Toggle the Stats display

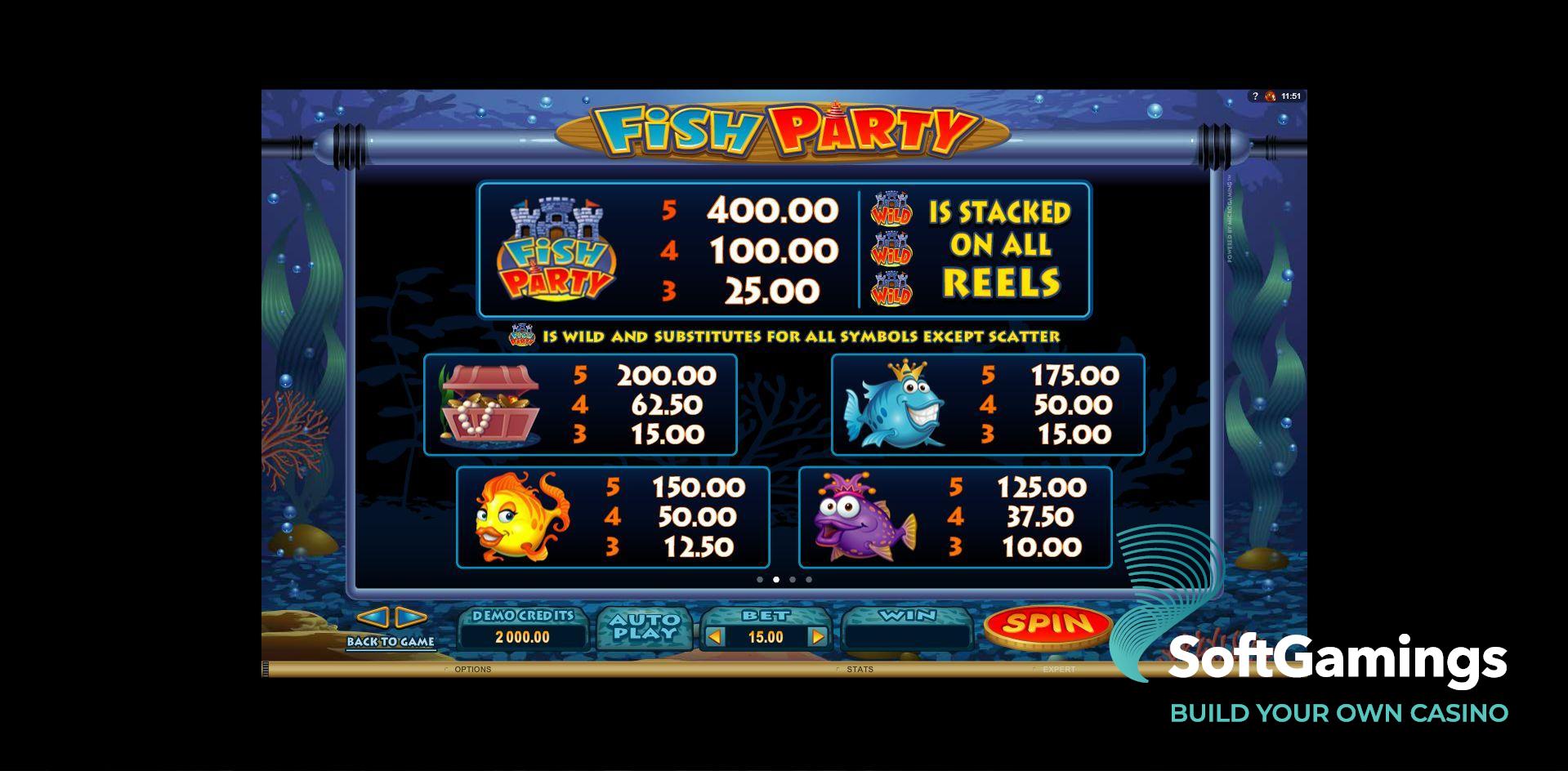(860, 669)
